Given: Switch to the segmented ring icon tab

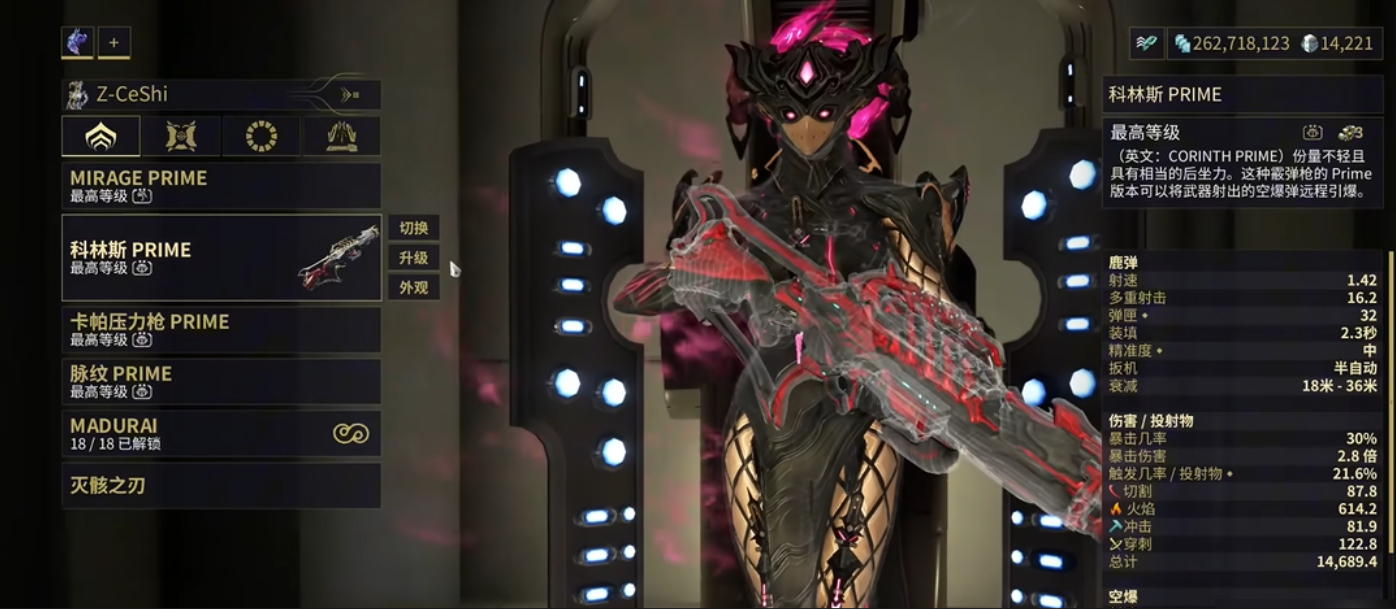Looking at the screenshot, I should click(261, 136).
